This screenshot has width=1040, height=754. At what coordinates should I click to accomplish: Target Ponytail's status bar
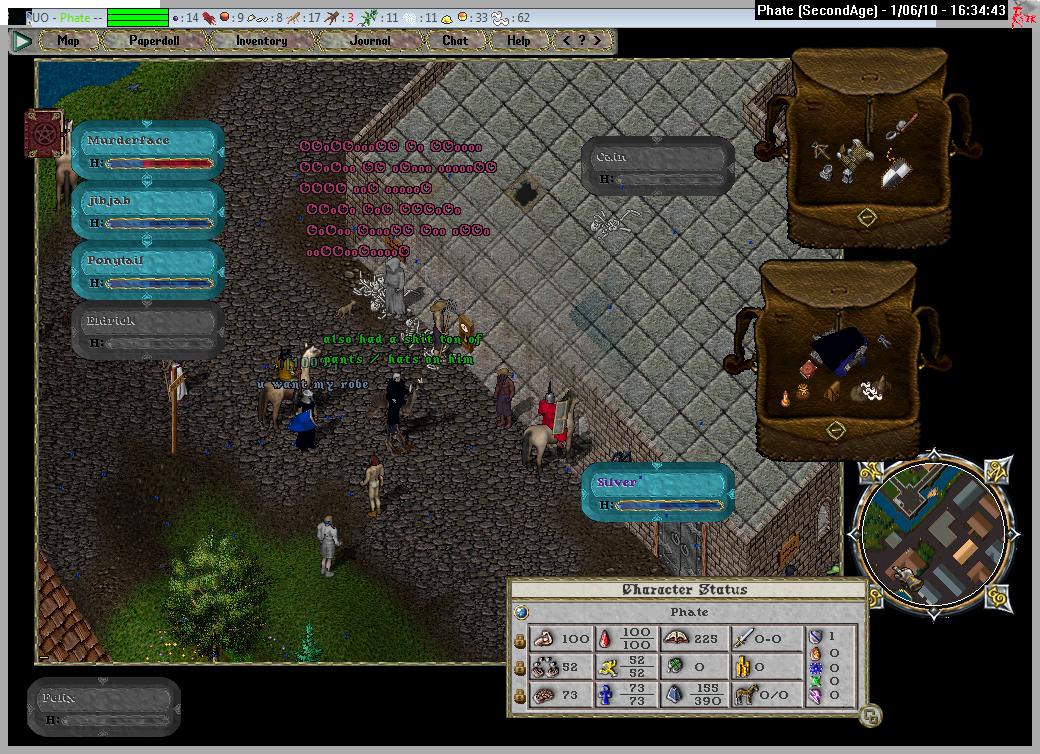click(148, 270)
